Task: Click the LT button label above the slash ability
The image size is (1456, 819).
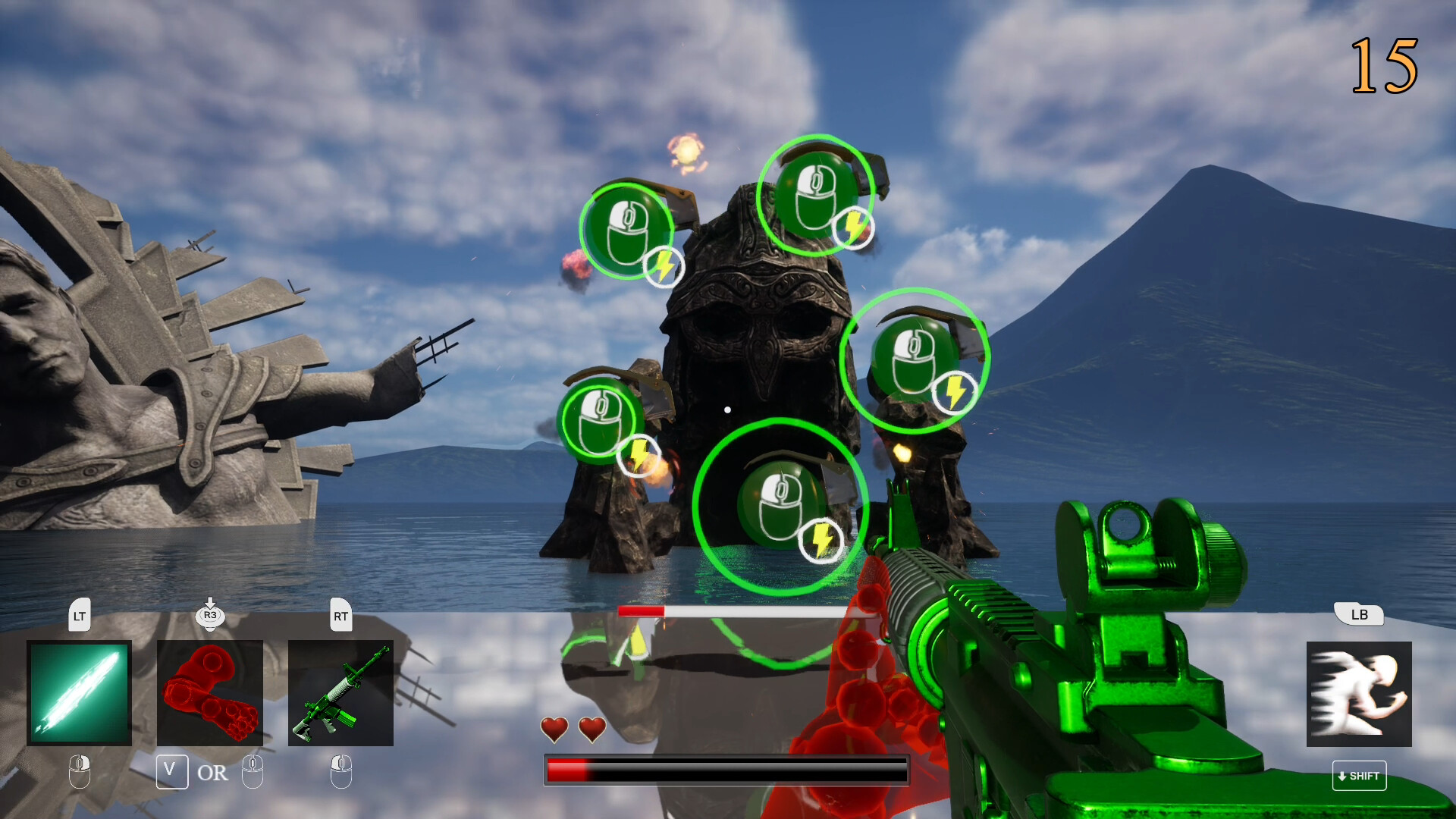Action: [x=80, y=616]
